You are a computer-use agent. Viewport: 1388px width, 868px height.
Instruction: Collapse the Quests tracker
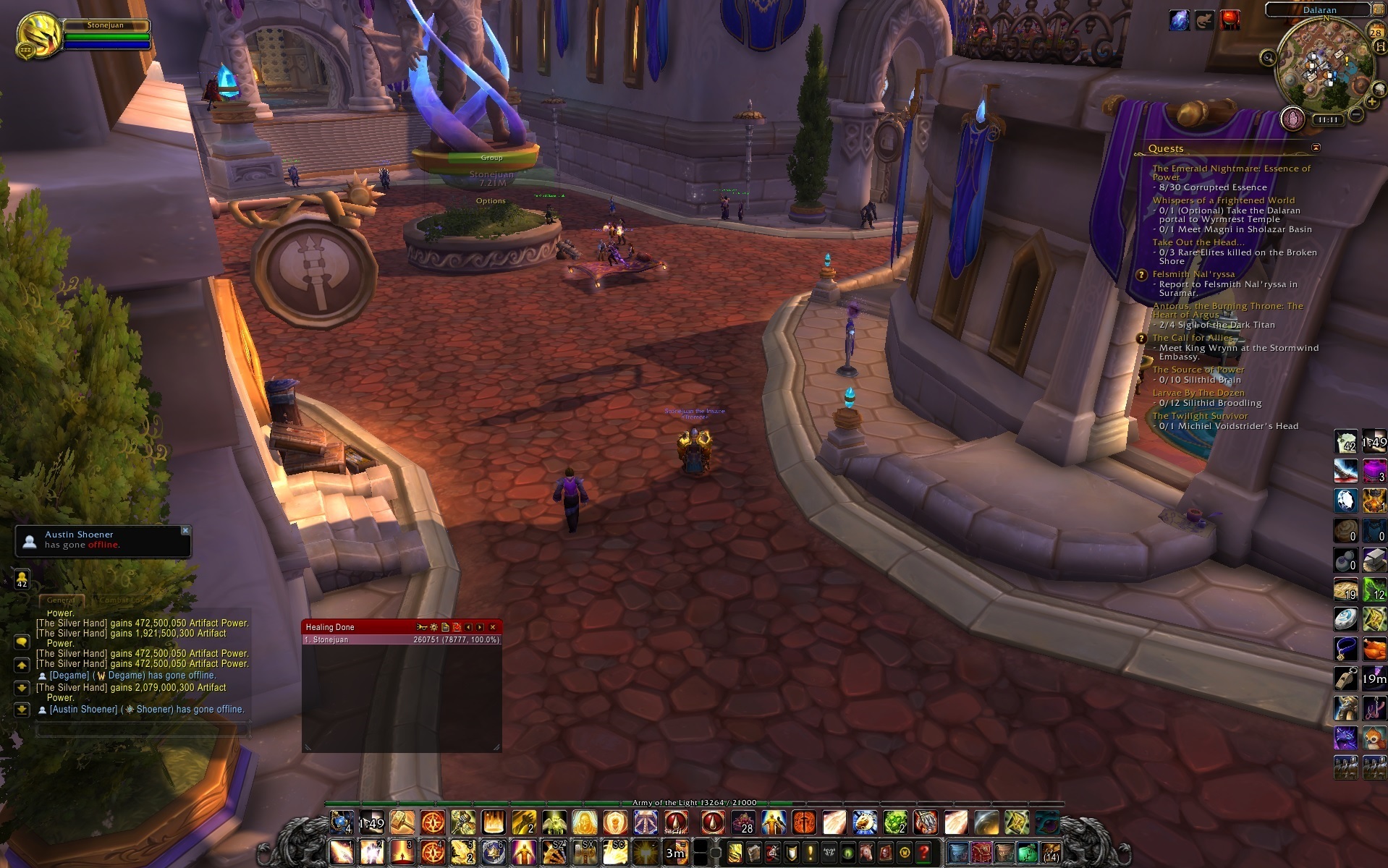(1316, 148)
